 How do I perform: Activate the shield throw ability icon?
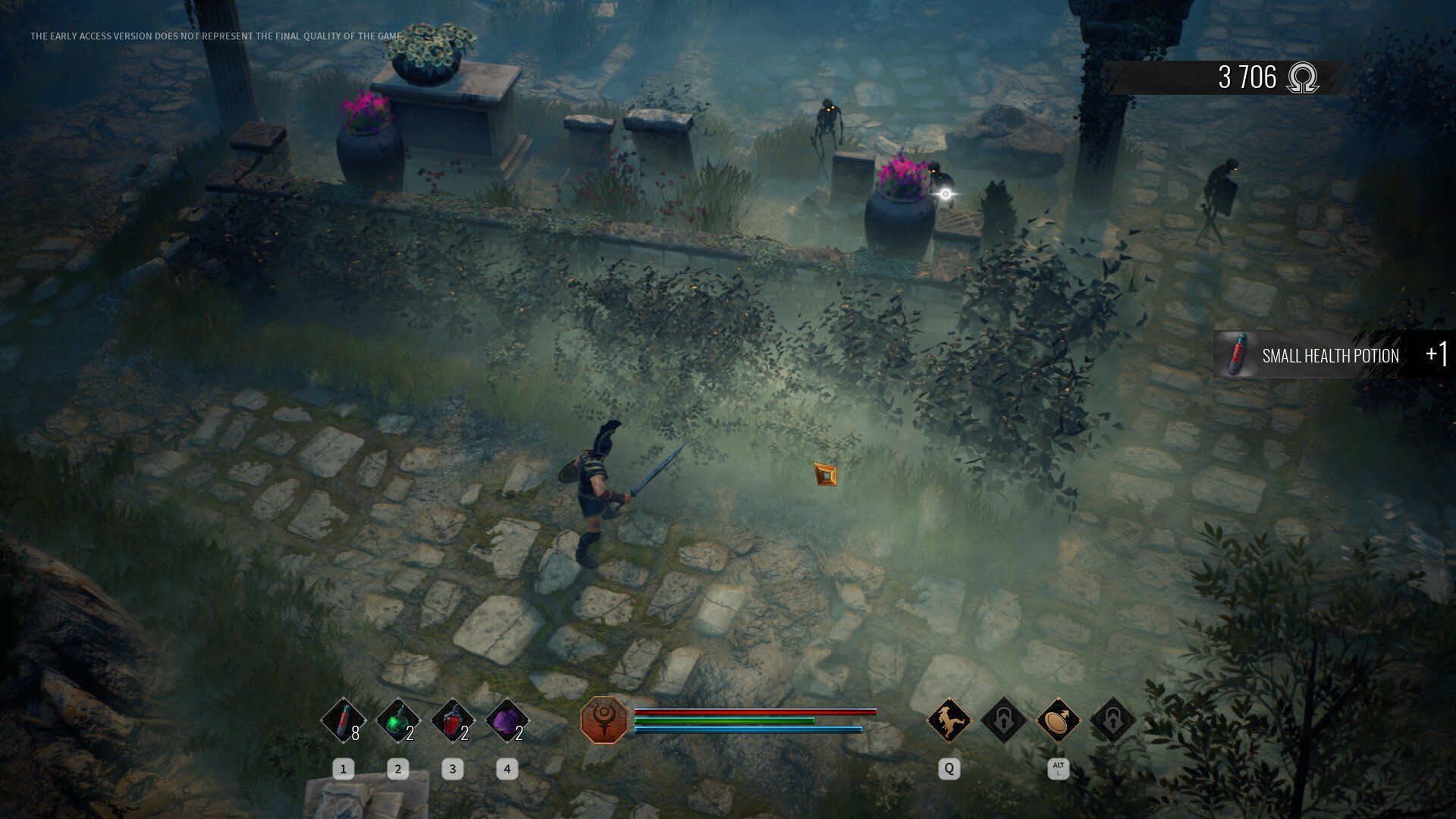pos(1058,720)
